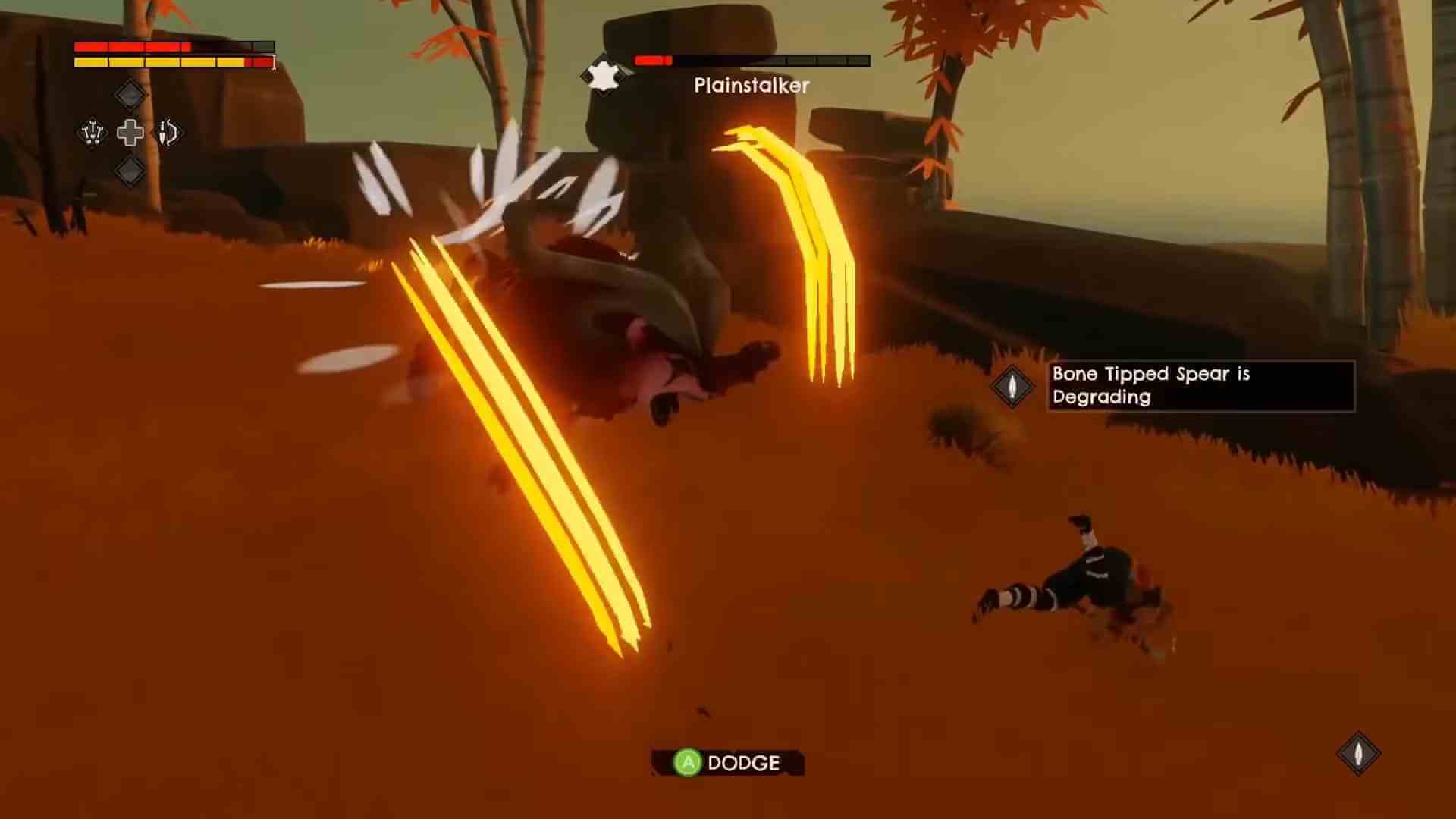
Task: Click the empty lower d-pad diamond slot
Action: click(x=128, y=173)
